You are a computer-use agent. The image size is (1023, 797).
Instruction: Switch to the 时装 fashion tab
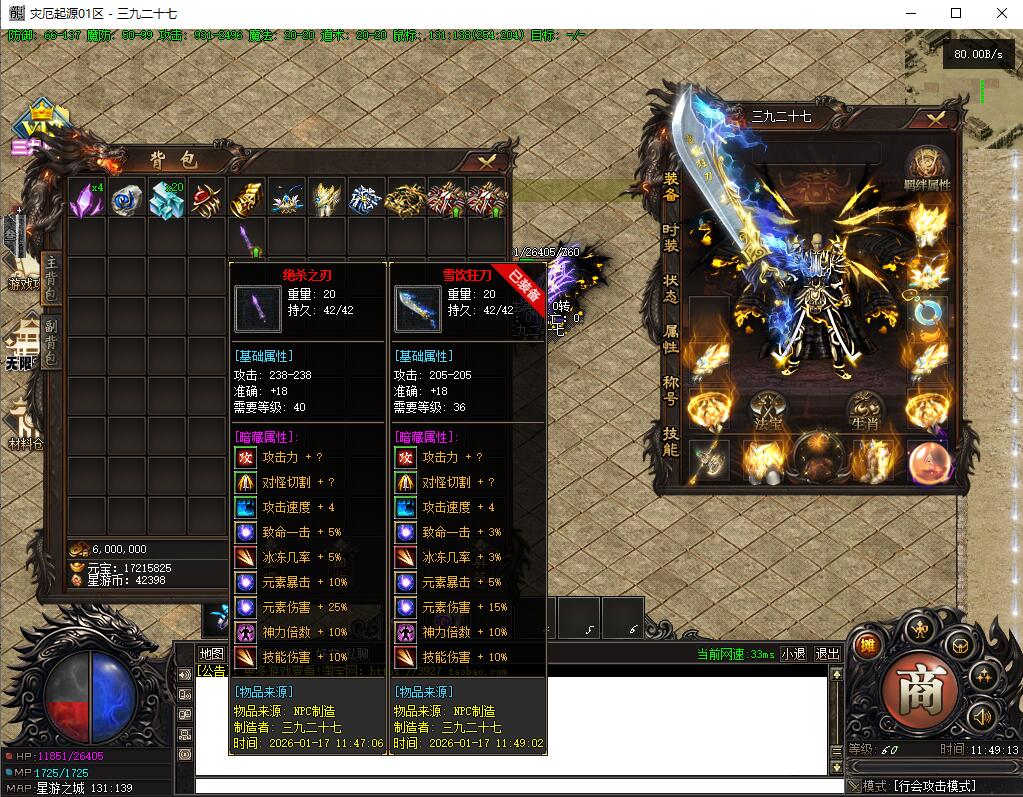click(x=671, y=237)
